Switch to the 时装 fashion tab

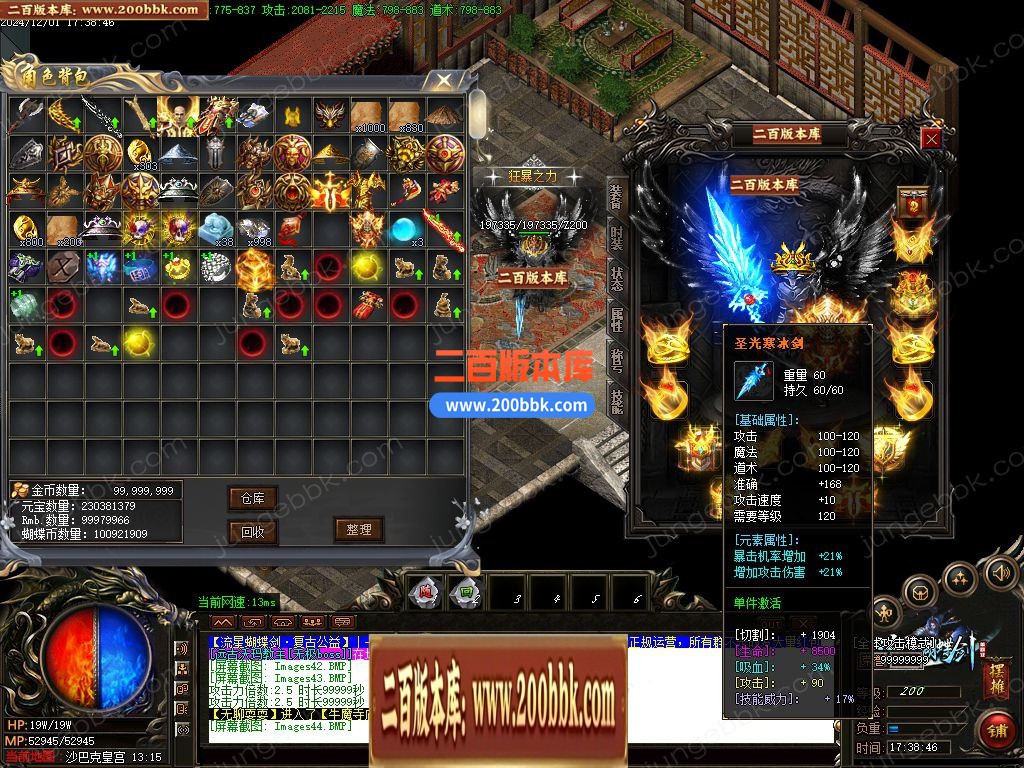tap(616, 240)
